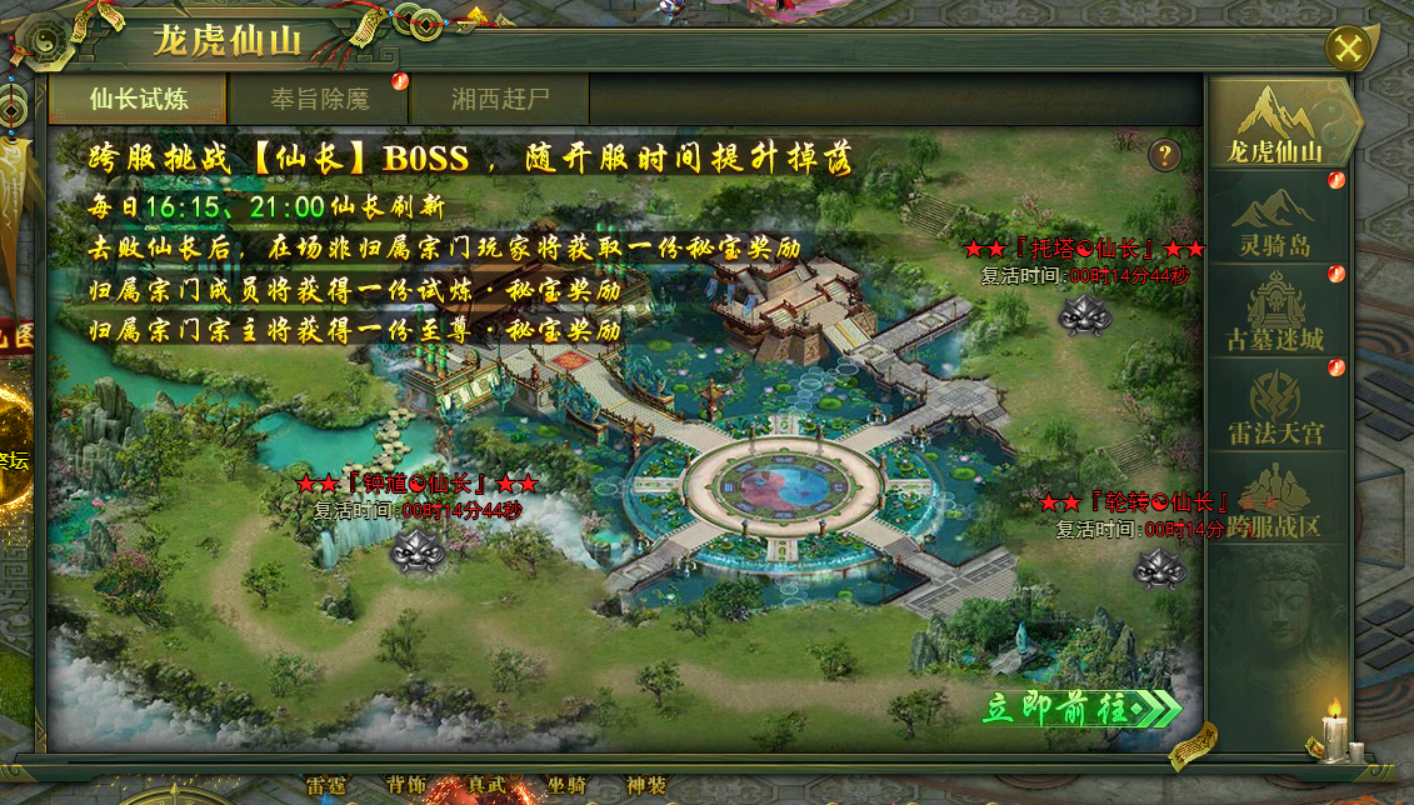Pick the 钟馗仙长 boss marker
The width and height of the screenshot is (1414, 805).
pyautogui.click(x=417, y=550)
